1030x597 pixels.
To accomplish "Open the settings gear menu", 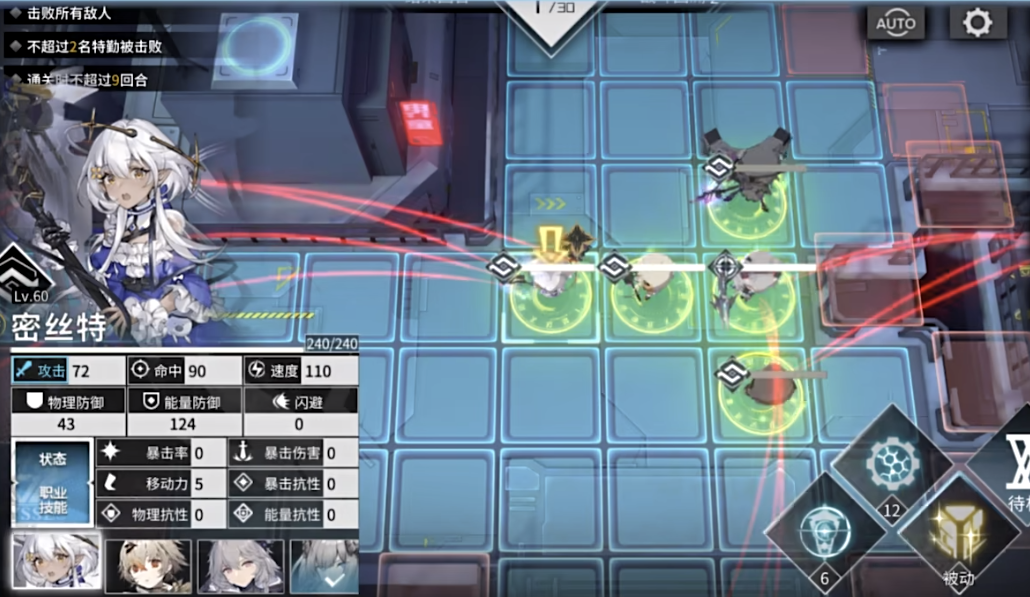I will click(977, 22).
